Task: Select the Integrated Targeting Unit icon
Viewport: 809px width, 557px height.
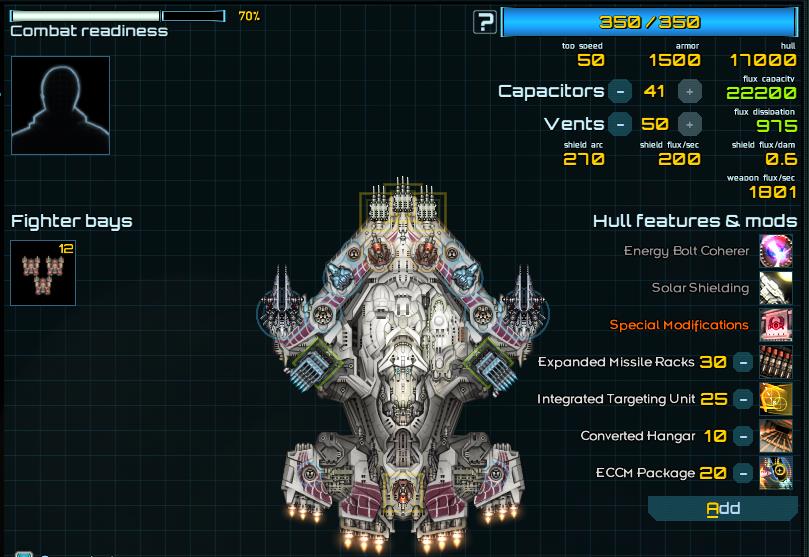Action: (x=776, y=399)
